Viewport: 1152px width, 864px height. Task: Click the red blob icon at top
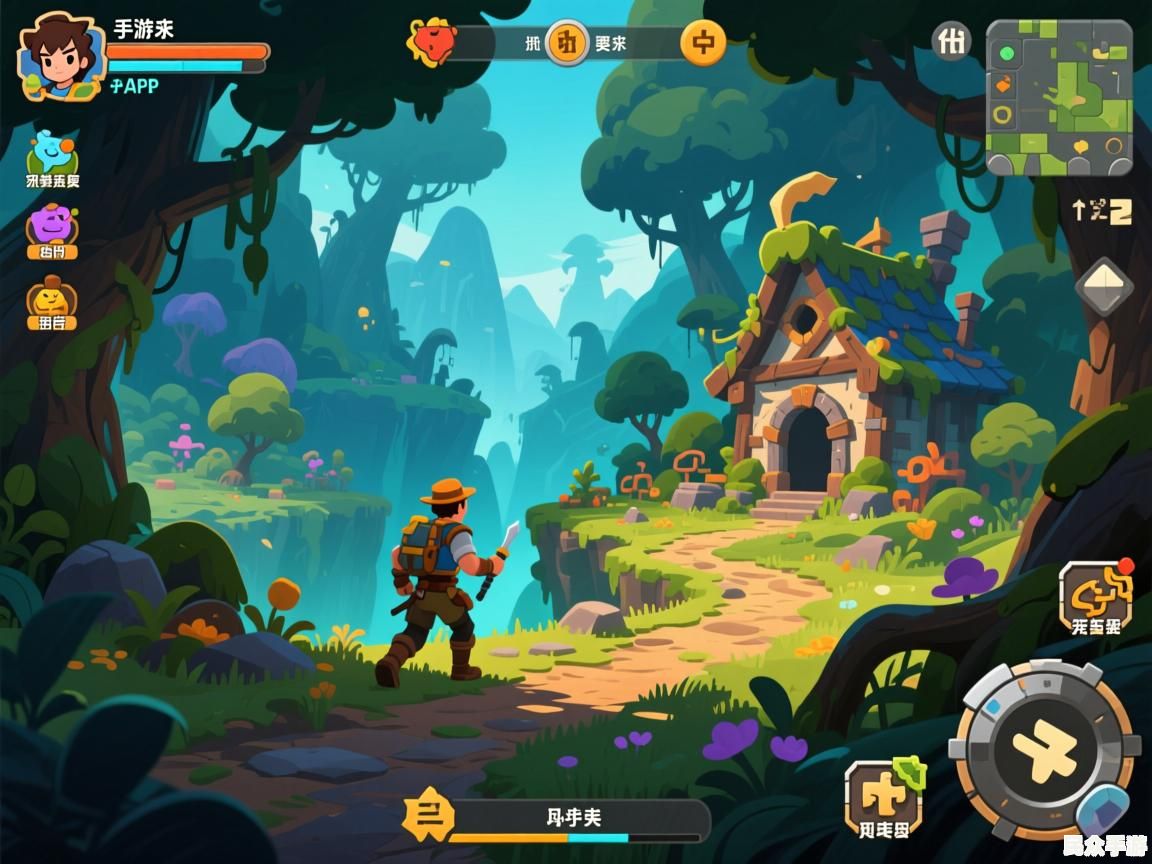click(431, 42)
